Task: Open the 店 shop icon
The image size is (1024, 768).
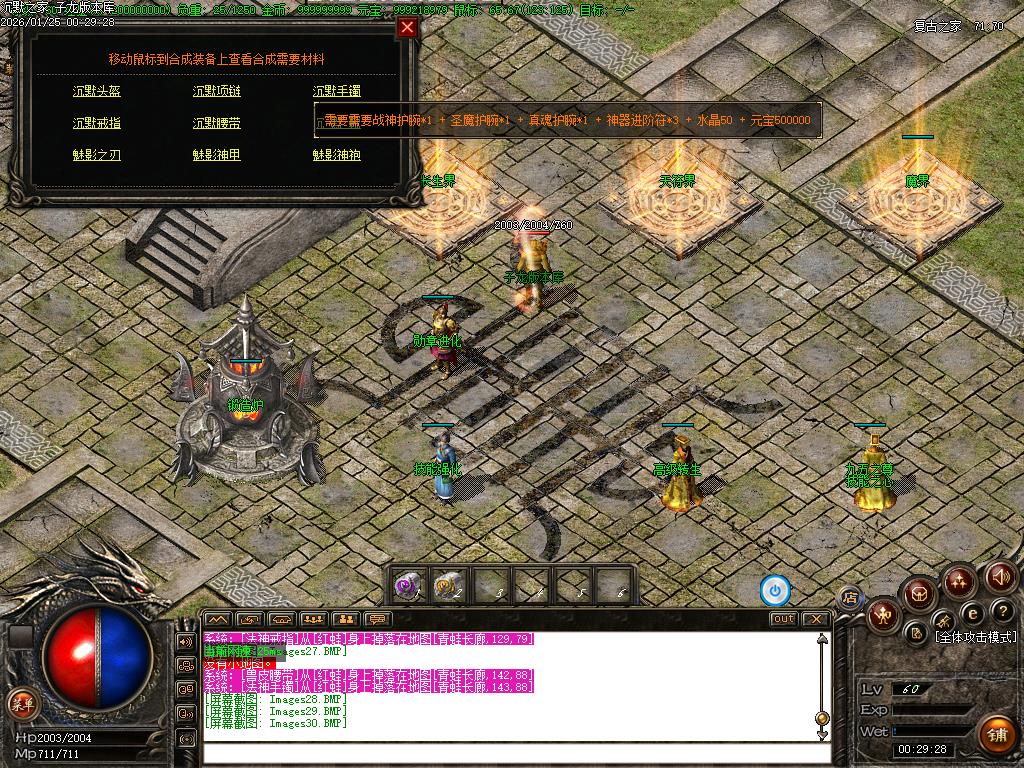Action: pyautogui.click(x=850, y=598)
